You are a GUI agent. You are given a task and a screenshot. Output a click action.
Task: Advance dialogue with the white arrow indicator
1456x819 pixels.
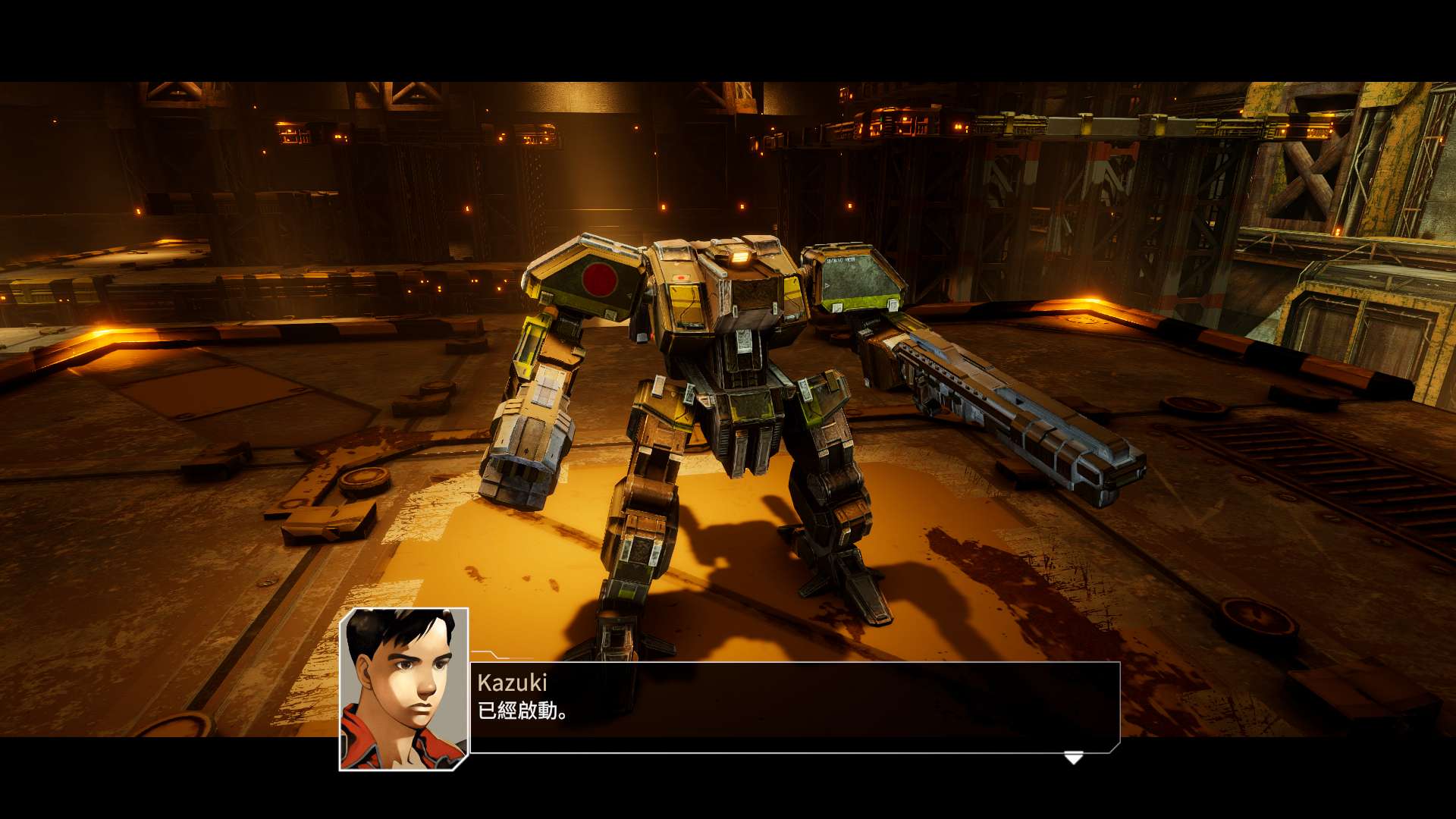pos(1072,758)
